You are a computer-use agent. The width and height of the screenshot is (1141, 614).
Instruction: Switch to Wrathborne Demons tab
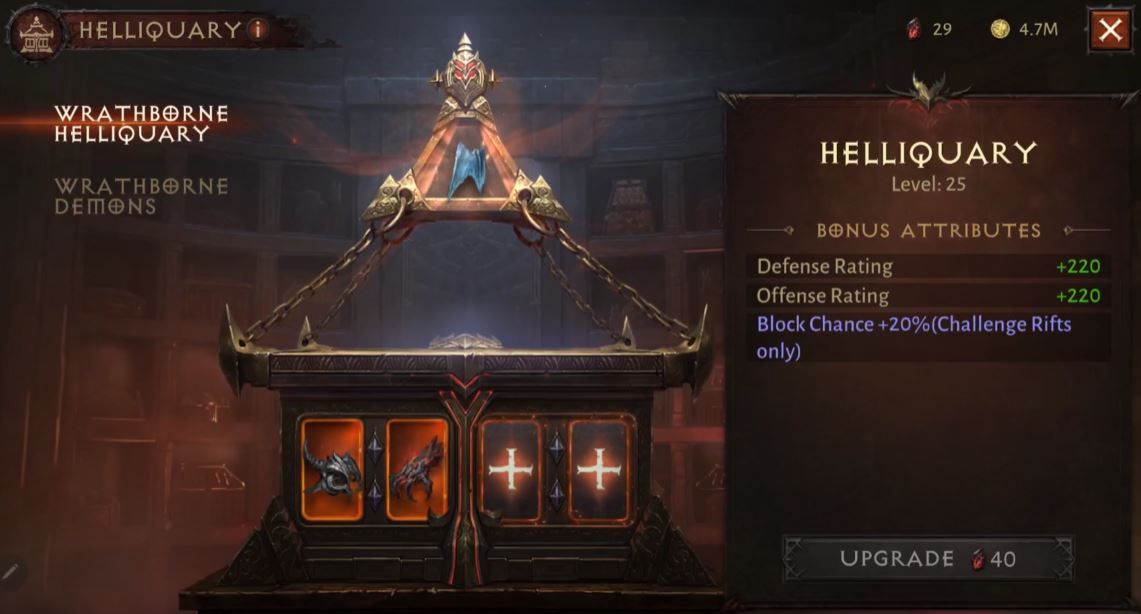[x=141, y=196]
